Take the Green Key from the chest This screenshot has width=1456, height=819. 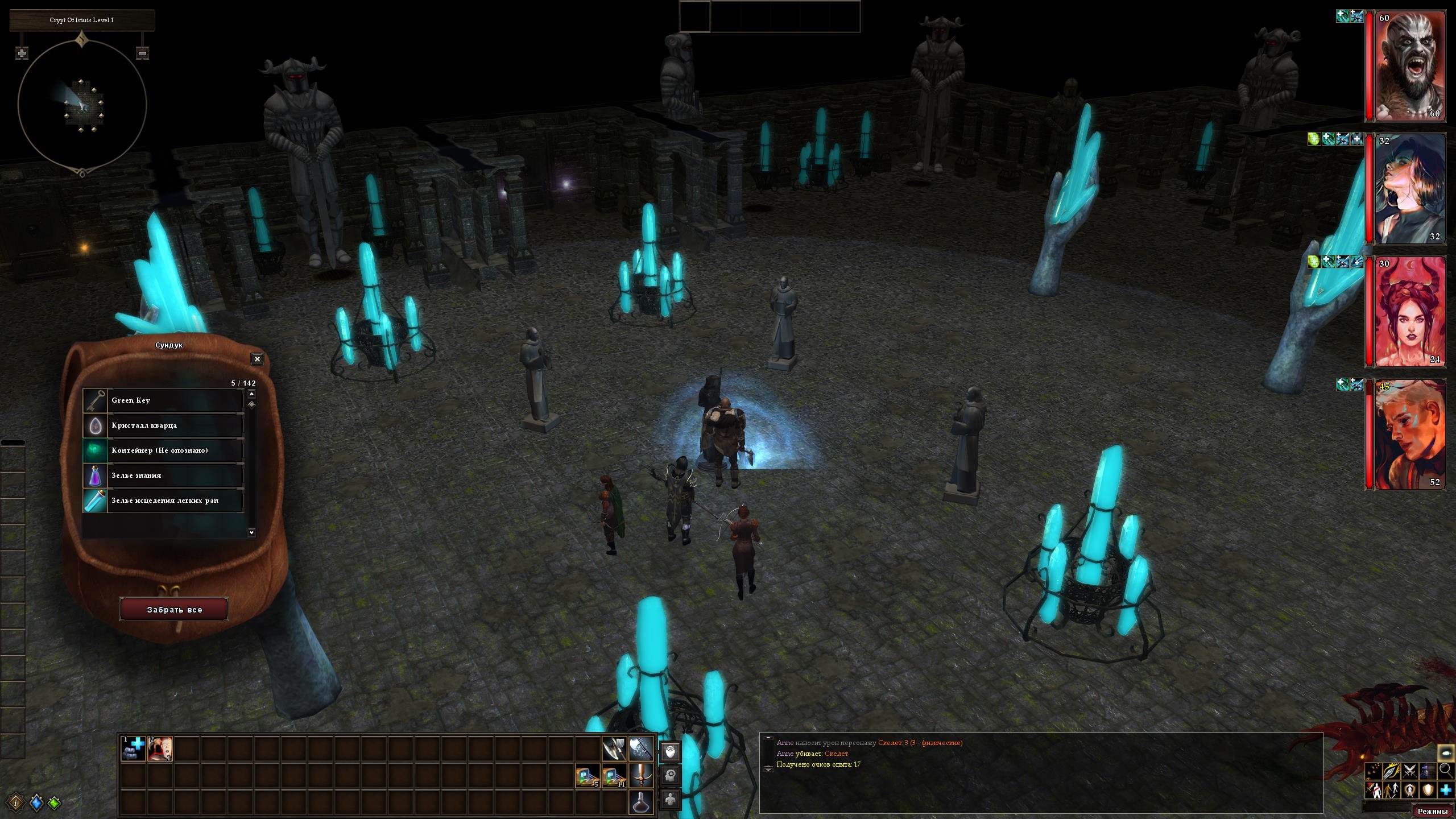pos(164,400)
